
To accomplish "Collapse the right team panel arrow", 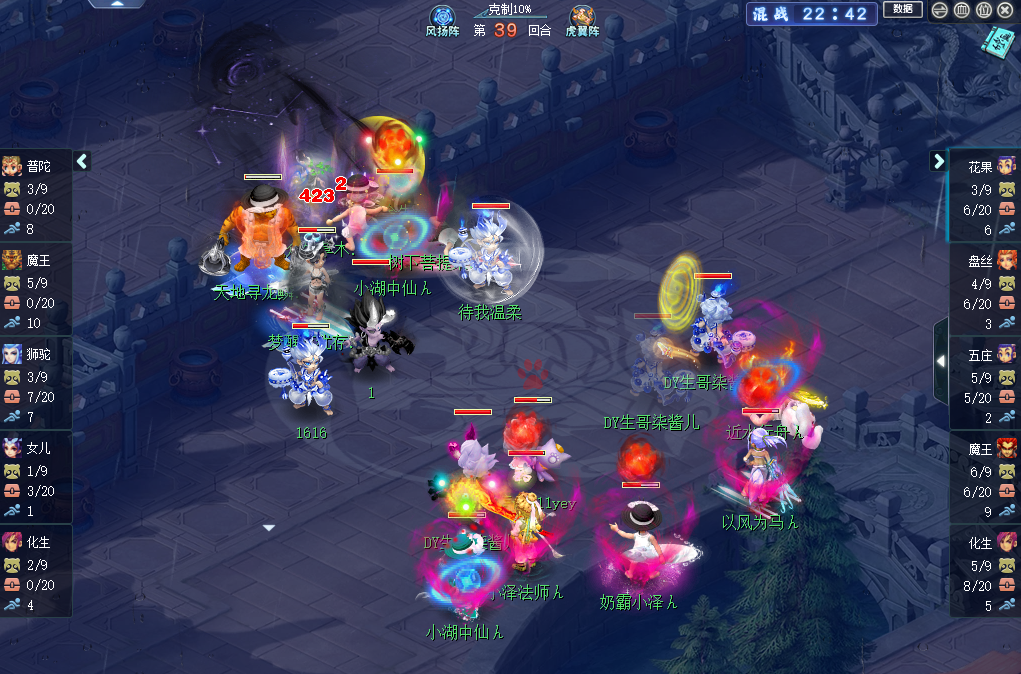I will click(x=938, y=160).
